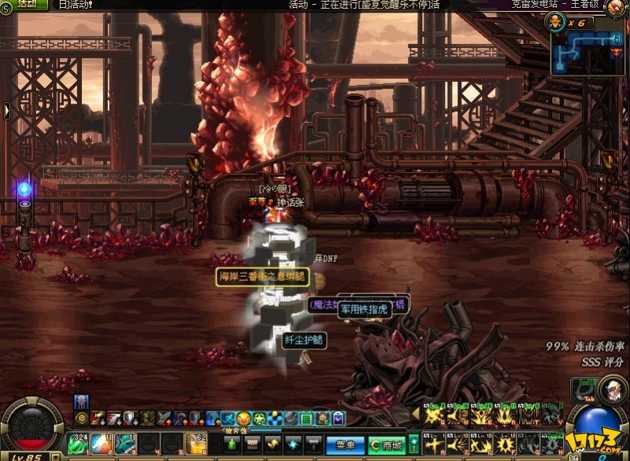Expand the small arrow tab on left edge
The image size is (630, 461).
click(x=7, y=110)
